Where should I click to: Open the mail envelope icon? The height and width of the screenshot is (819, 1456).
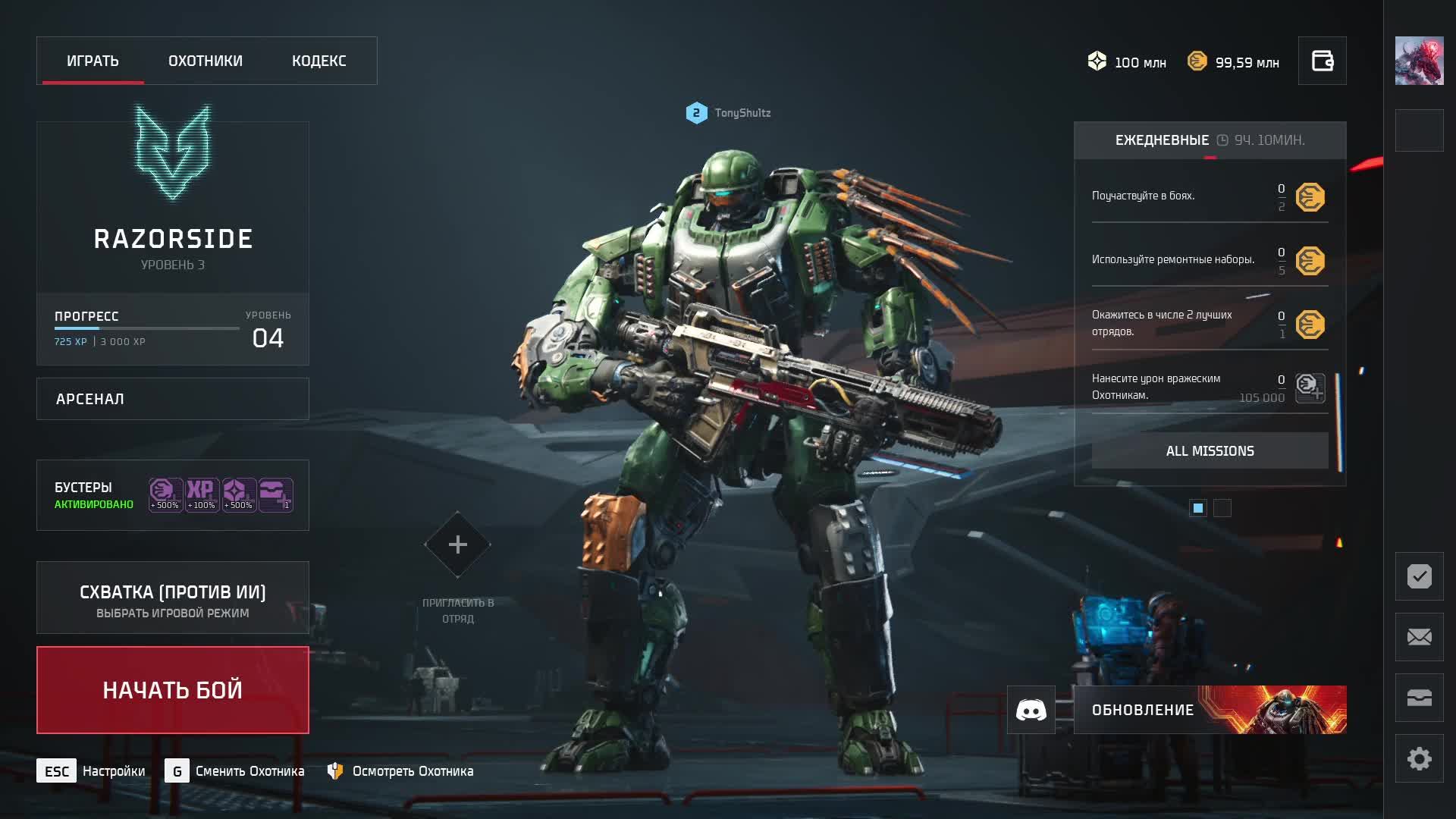[x=1419, y=637]
